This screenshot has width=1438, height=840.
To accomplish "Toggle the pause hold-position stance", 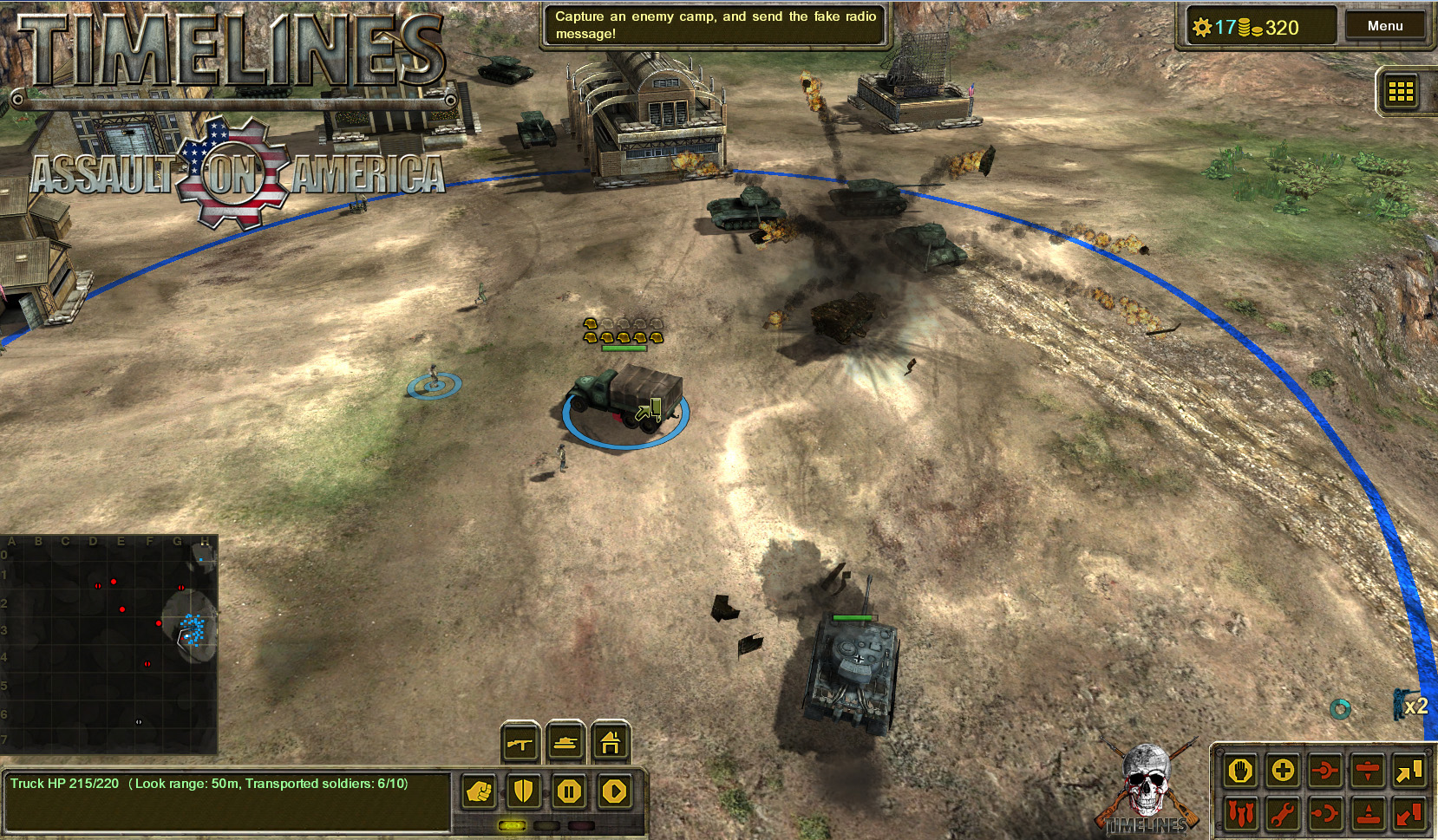I will click(569, 791).
